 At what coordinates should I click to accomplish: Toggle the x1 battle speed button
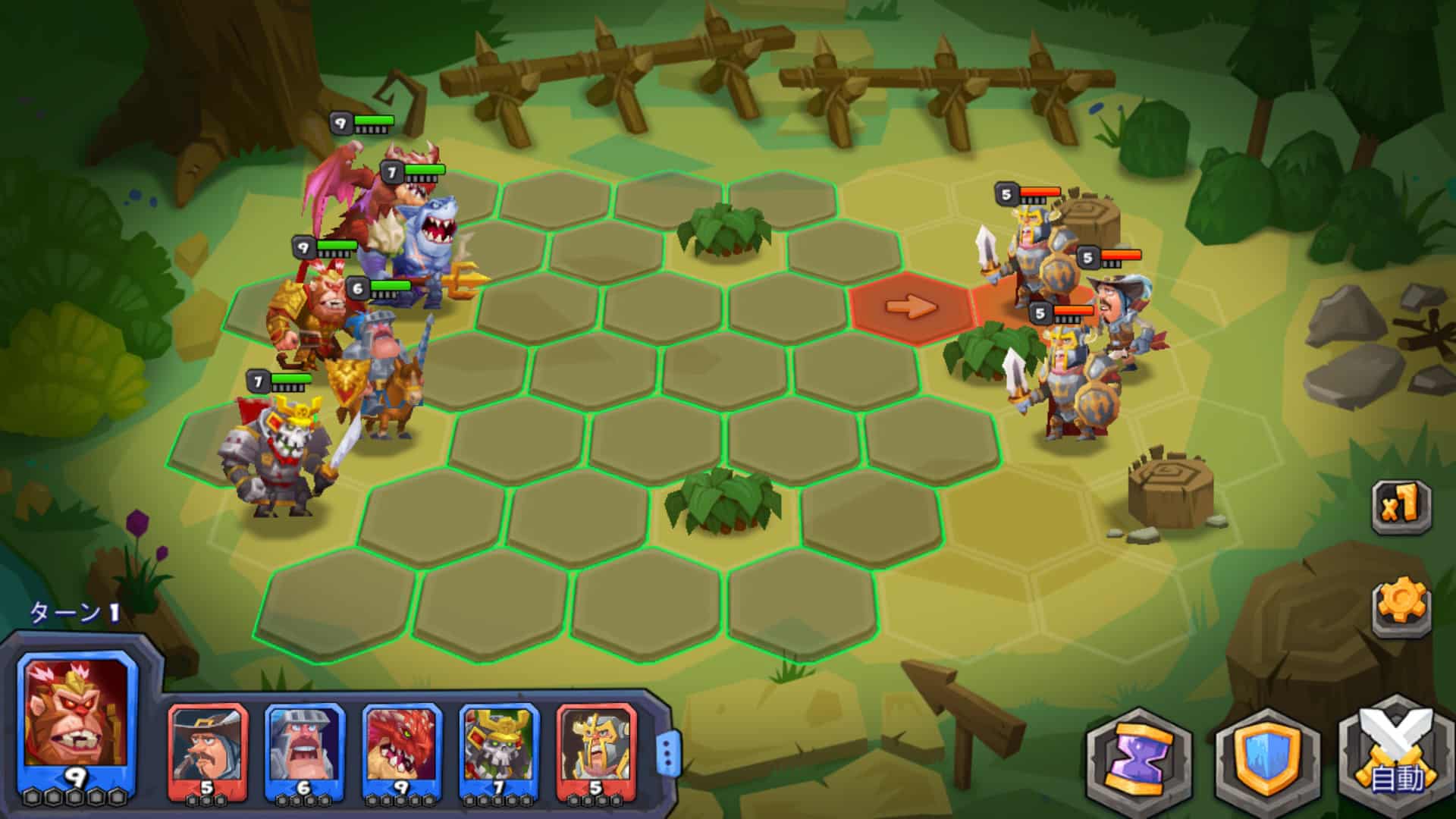point(1401,504)
